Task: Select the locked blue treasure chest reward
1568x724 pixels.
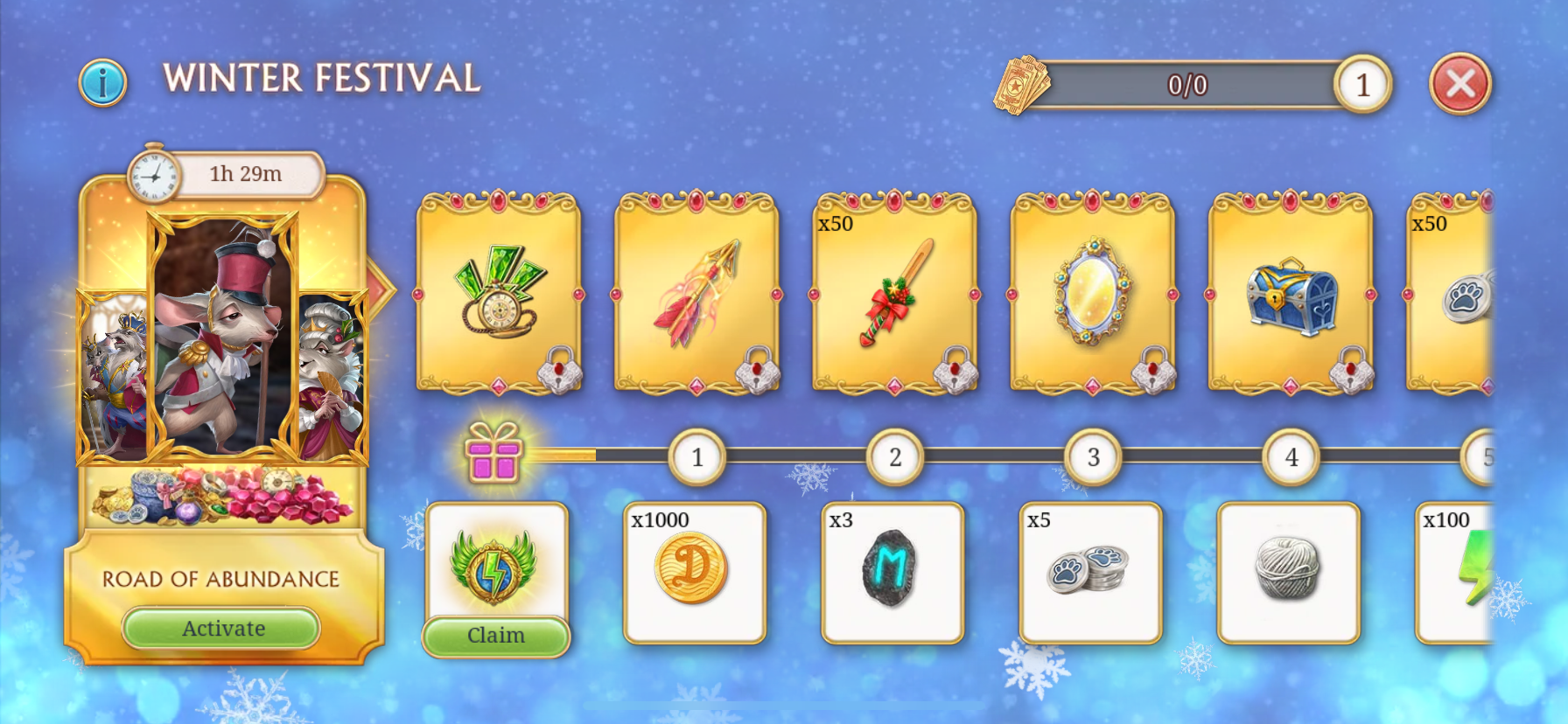Action: pyautogui.click(x=1291, y=293)
